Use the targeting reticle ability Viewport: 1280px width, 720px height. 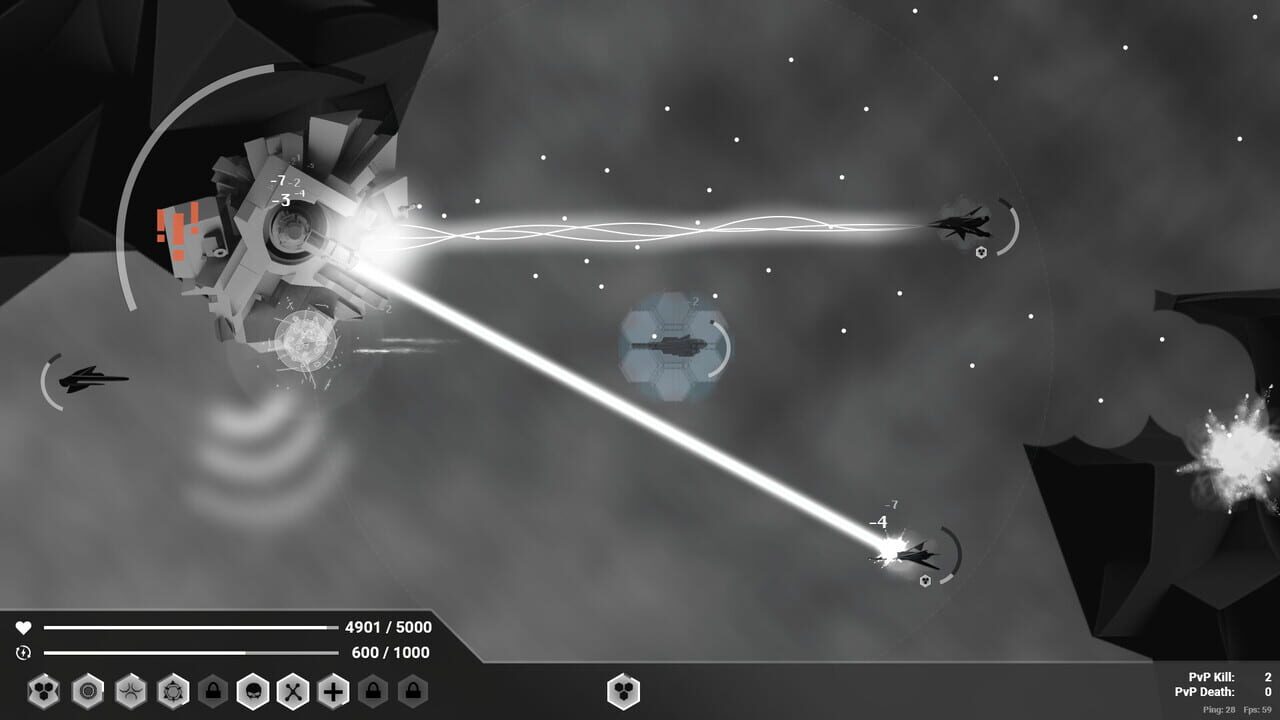(172, 691)
